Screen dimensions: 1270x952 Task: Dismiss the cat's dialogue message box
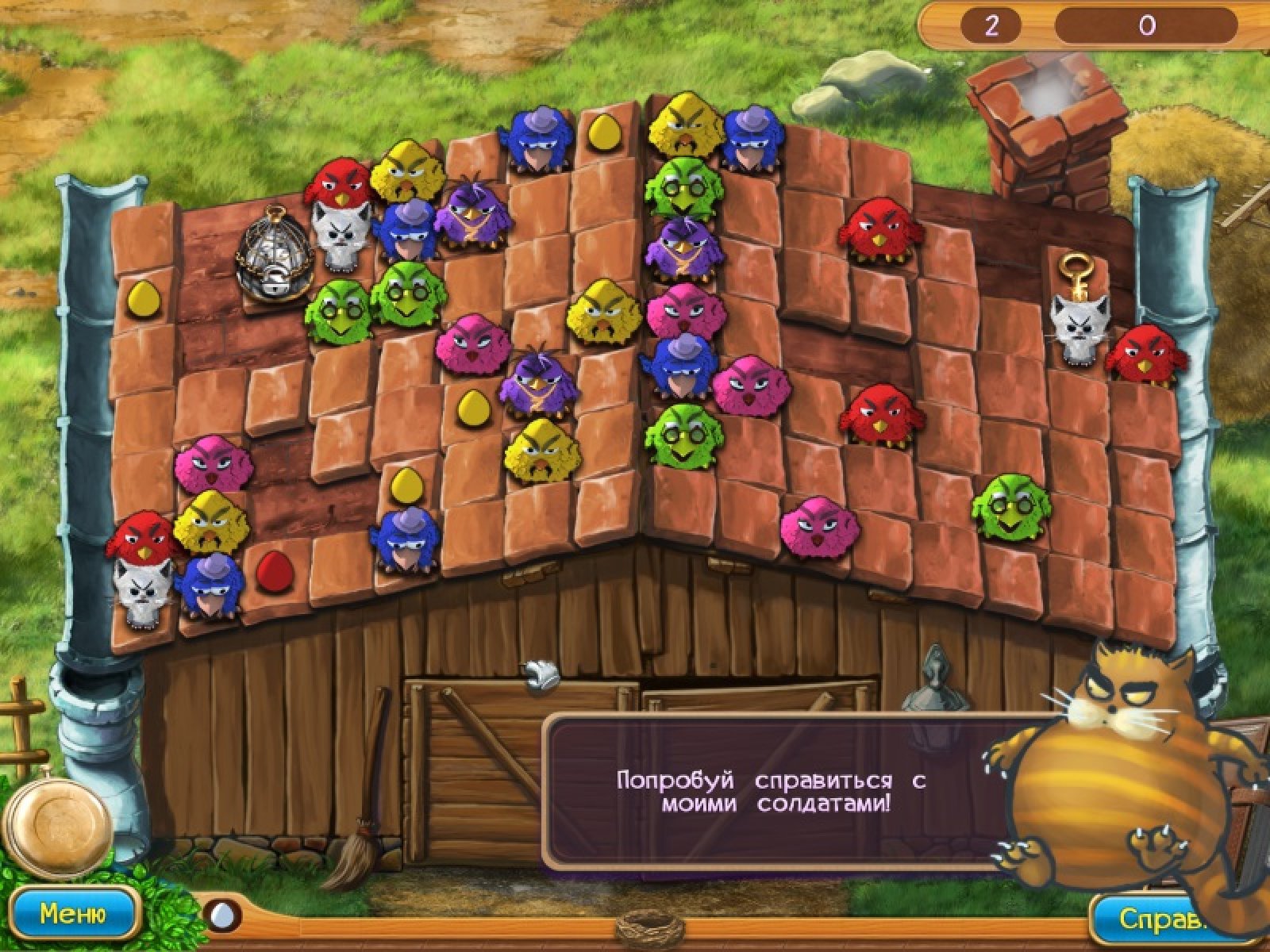click(770, 791)
